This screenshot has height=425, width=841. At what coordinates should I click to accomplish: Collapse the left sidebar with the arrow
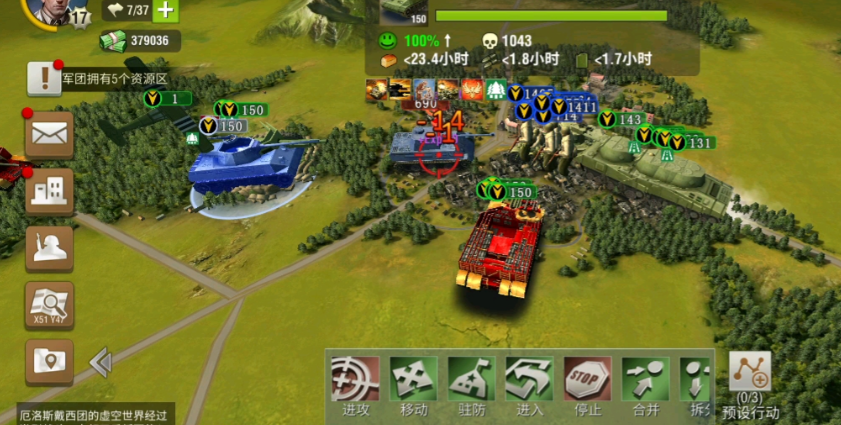click(x=100, y=362)
